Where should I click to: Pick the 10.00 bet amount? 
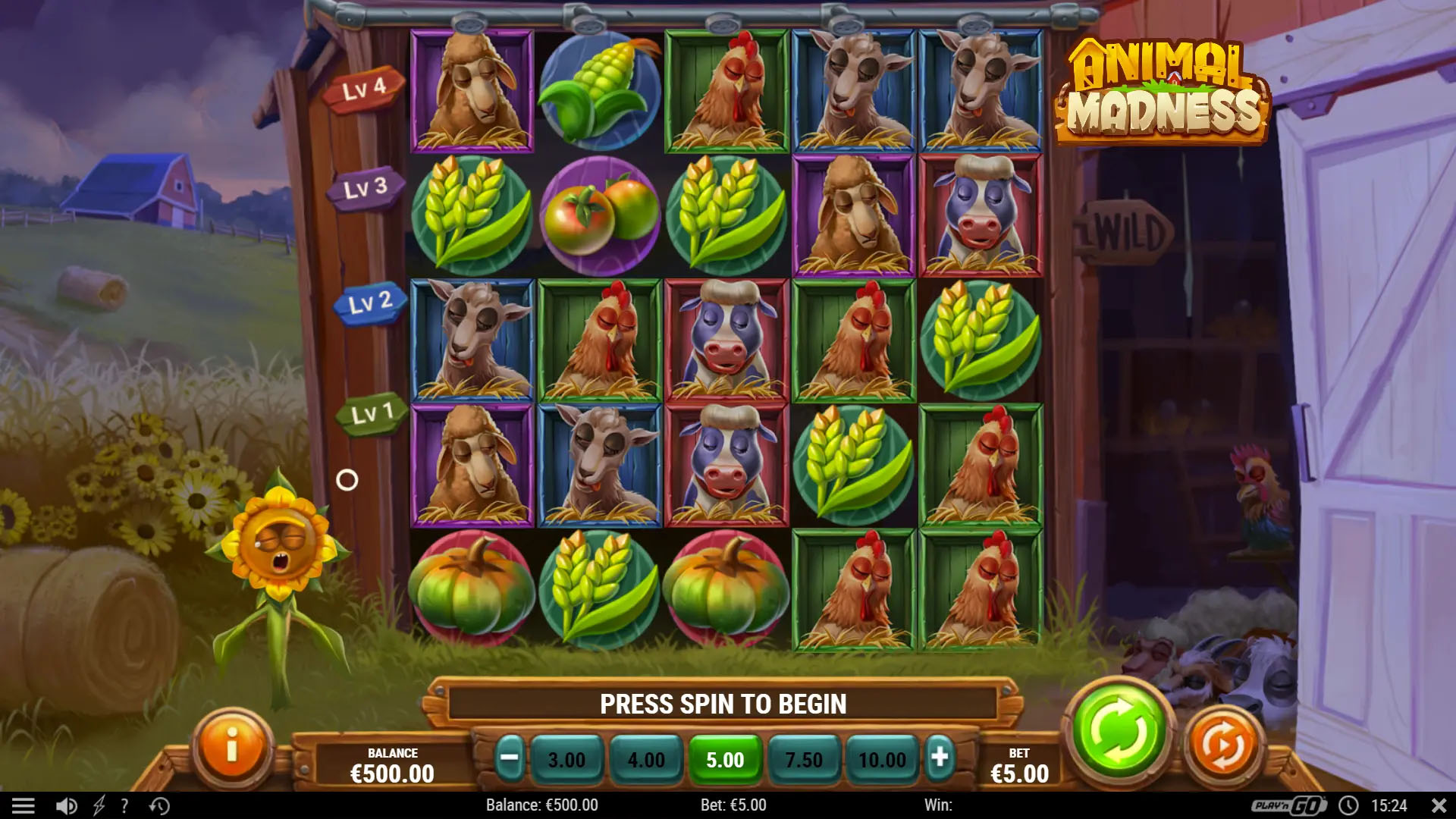tap(882, 759)
